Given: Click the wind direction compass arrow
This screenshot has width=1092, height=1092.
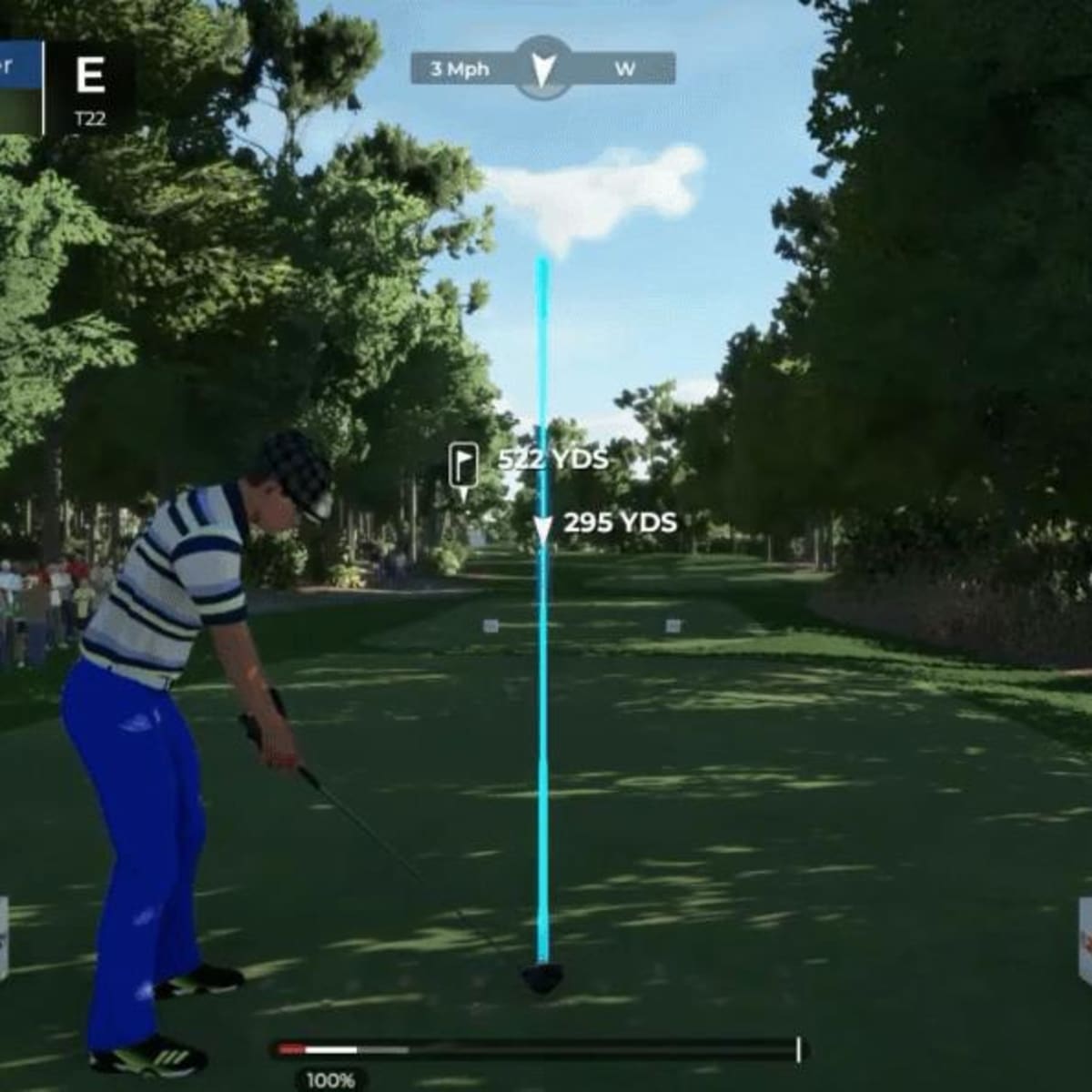Looking at the screenshot, I should click(542, 67).
